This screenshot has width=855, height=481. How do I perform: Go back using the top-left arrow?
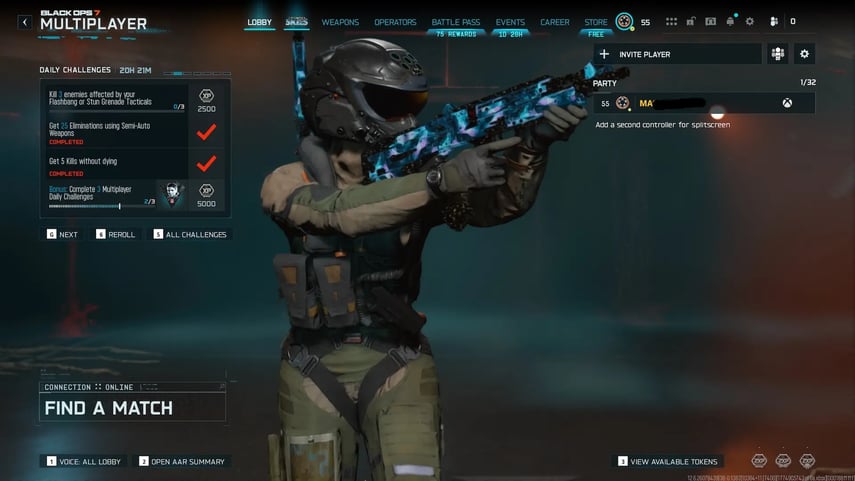point(25,21)
